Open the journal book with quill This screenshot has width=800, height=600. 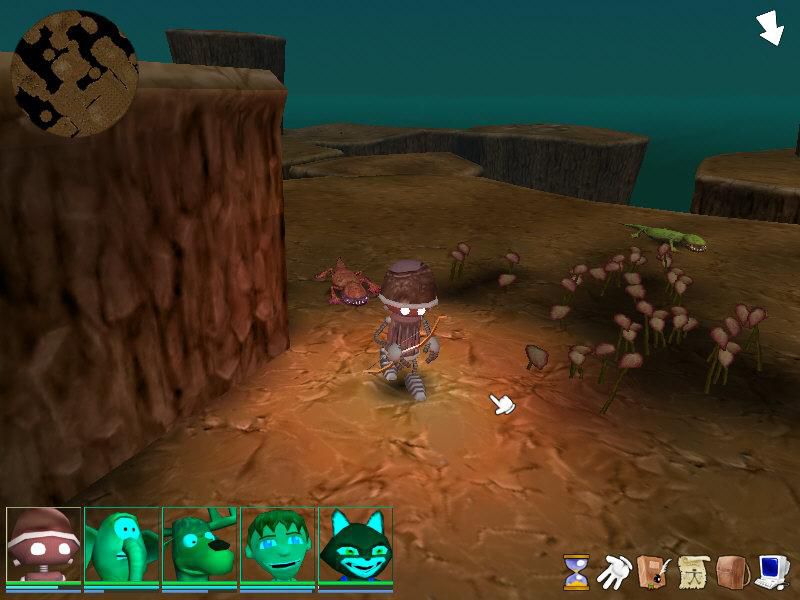point(651,572)
